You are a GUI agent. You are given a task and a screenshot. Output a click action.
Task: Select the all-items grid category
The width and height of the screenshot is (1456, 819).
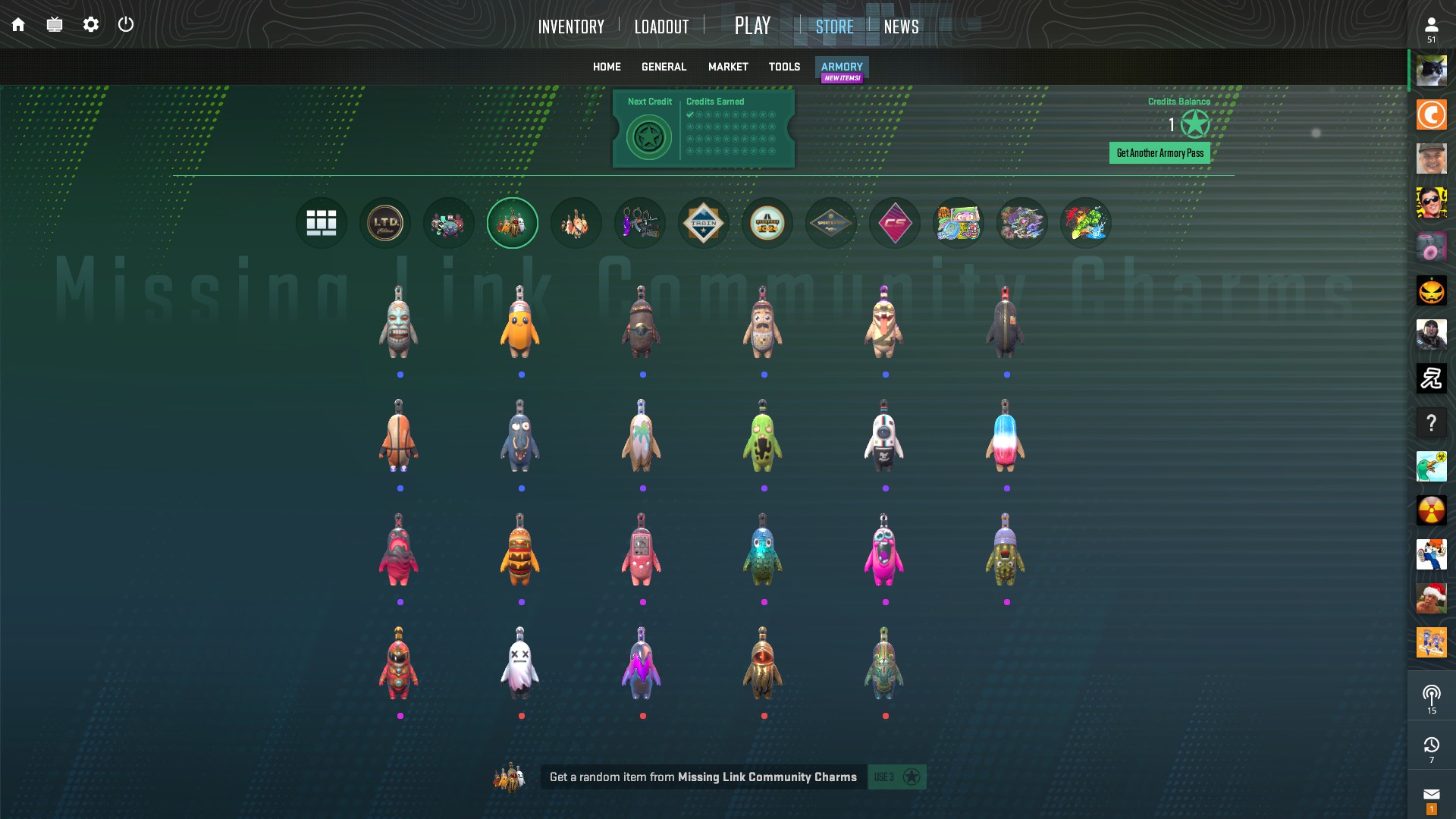click(322, 223)
